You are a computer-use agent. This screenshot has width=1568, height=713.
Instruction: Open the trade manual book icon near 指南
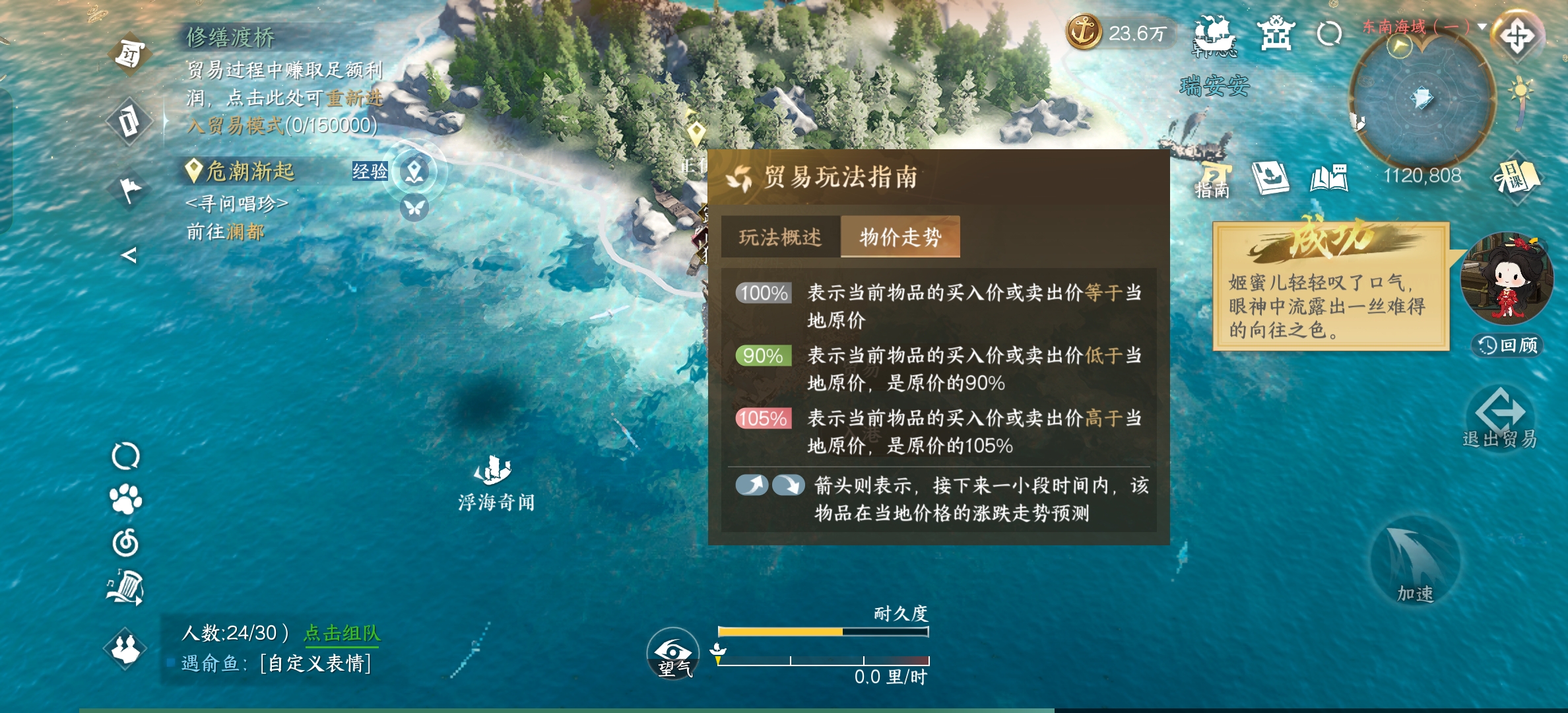tap(1270, 177)
